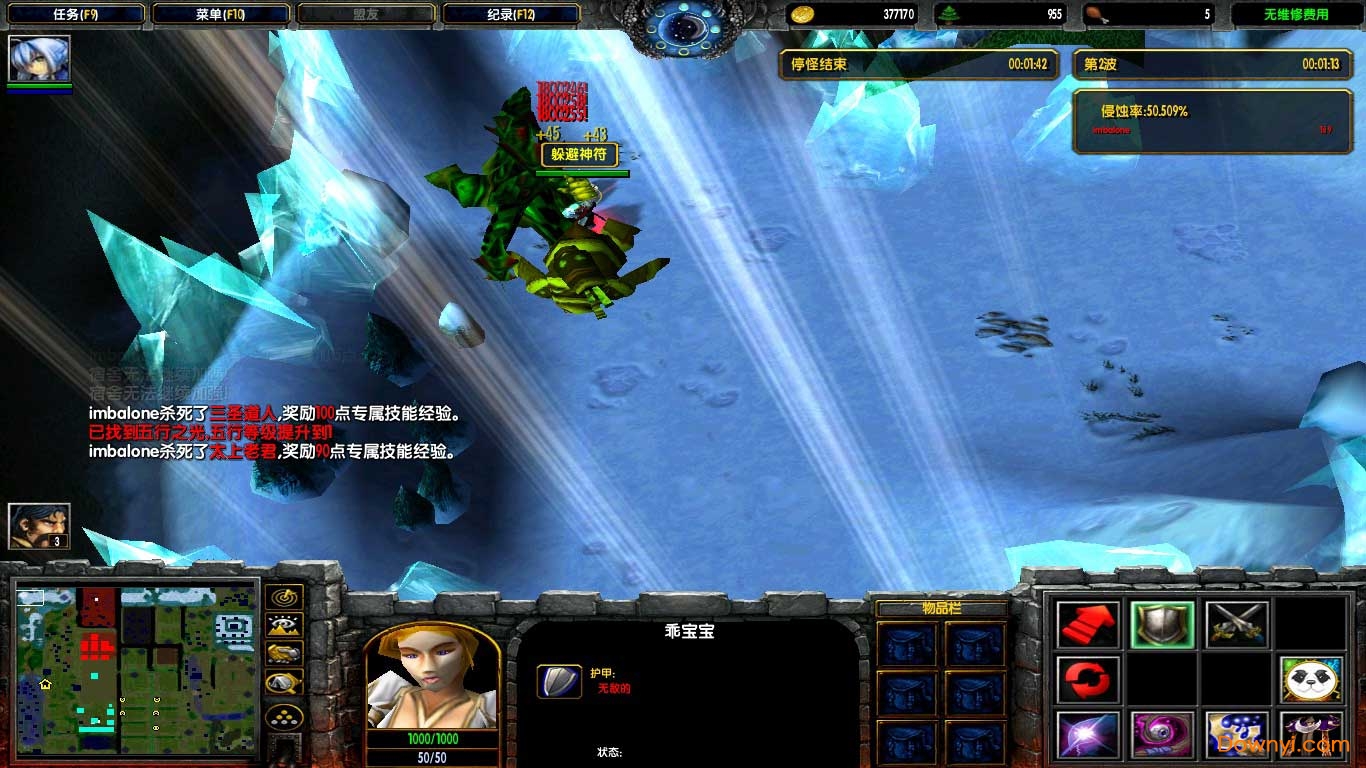Click the minimap

tap(137, 668)
